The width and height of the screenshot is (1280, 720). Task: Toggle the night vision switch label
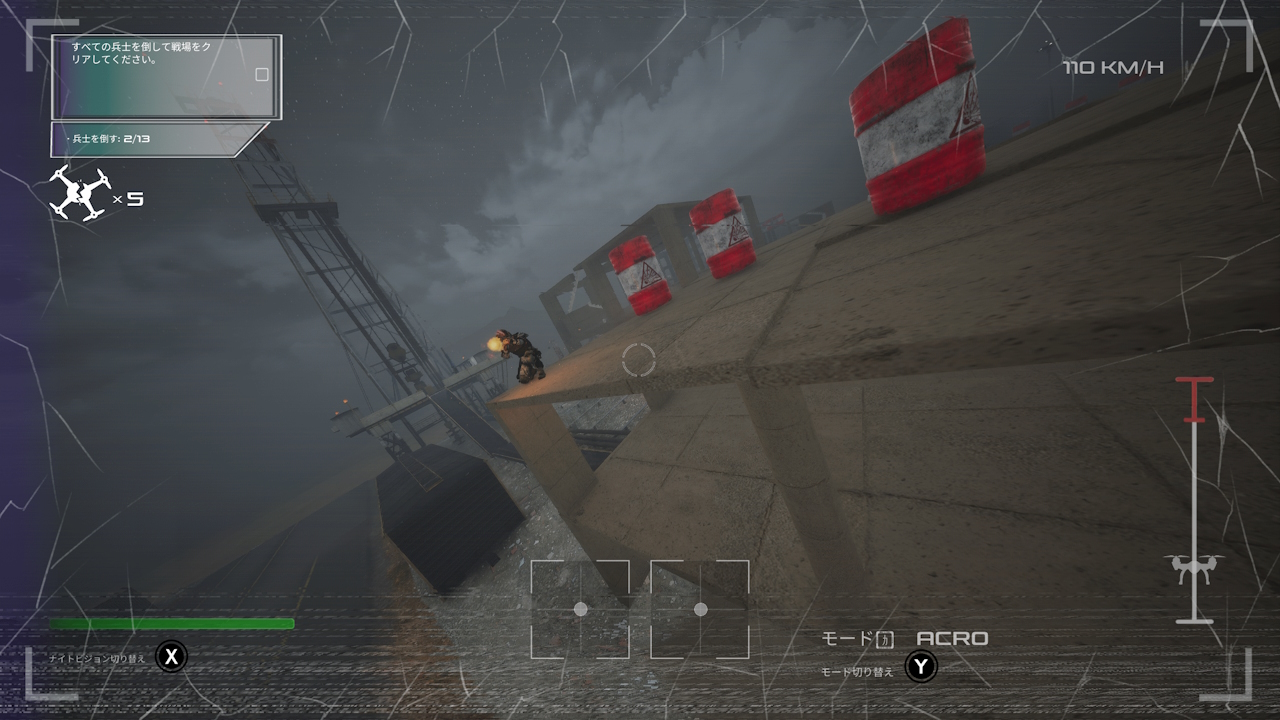pos(97,658)
